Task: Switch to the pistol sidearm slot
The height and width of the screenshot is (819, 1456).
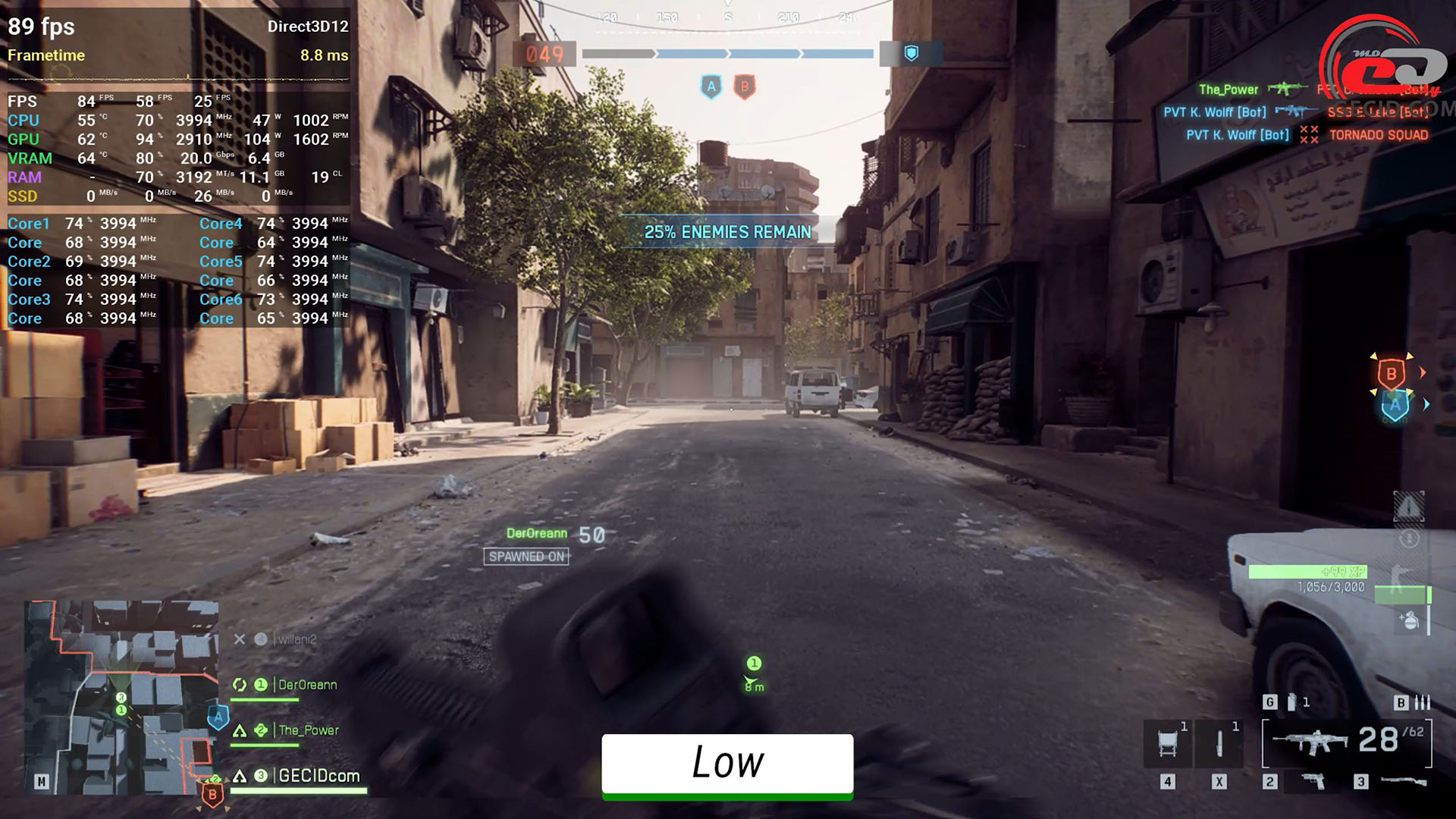Action: click(1313, 781)
